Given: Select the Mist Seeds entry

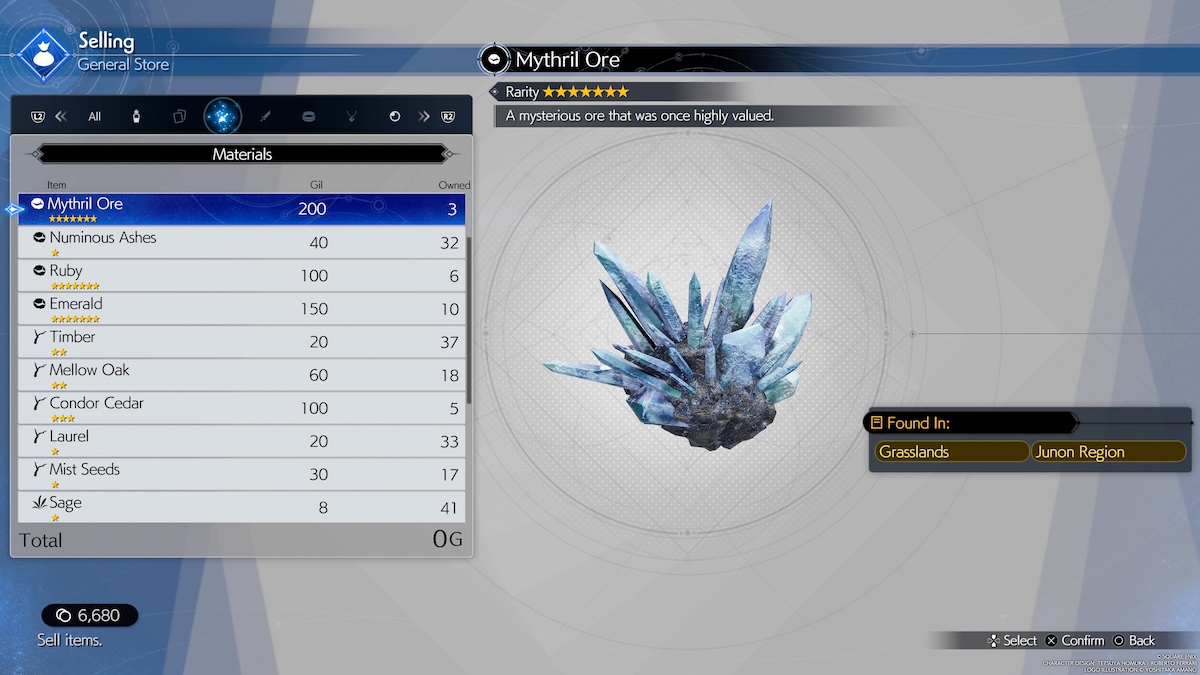Looking at the screenshot, I should [242, 473].
